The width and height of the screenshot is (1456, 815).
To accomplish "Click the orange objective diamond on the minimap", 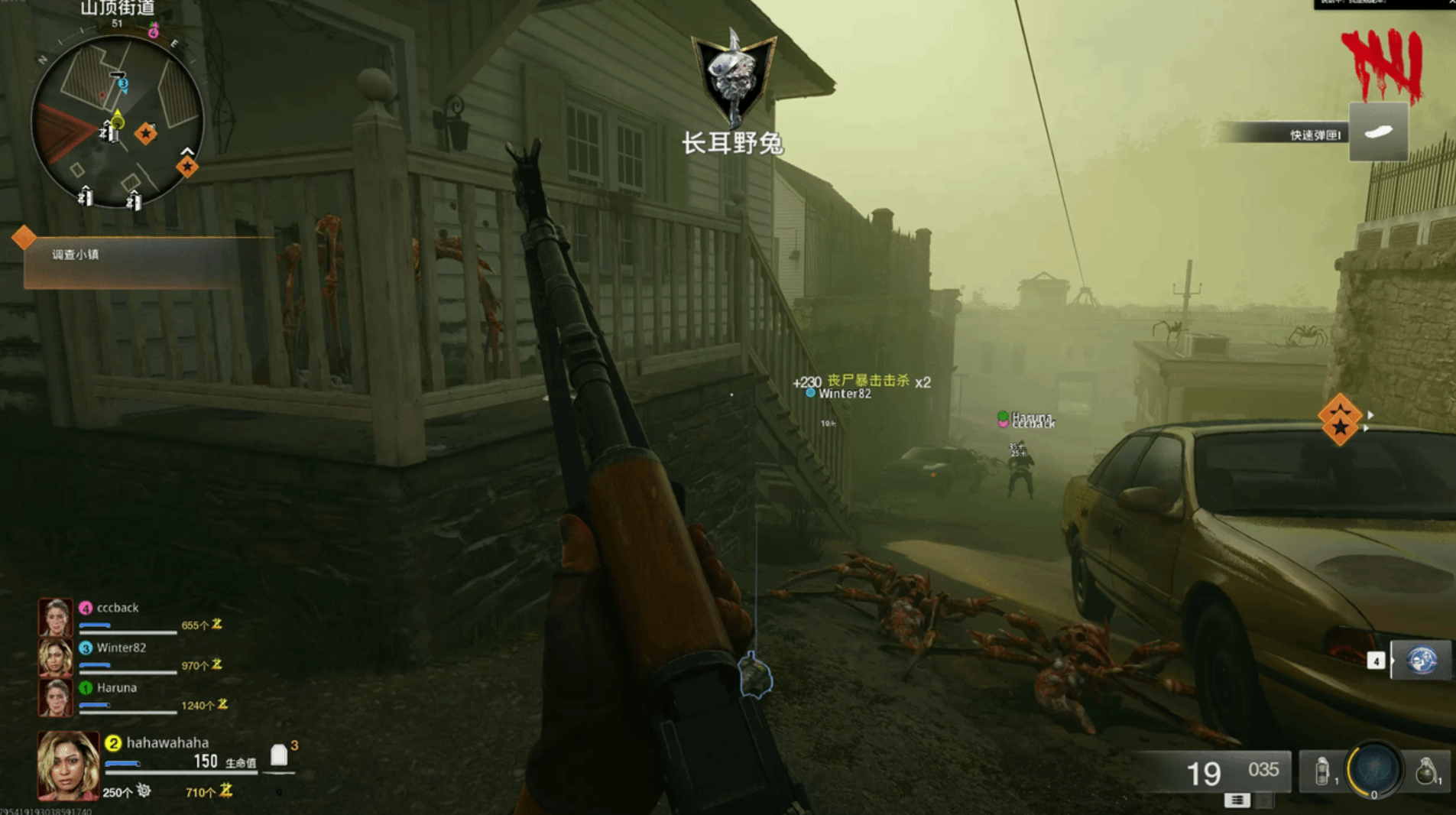I will tap(145, 134).
